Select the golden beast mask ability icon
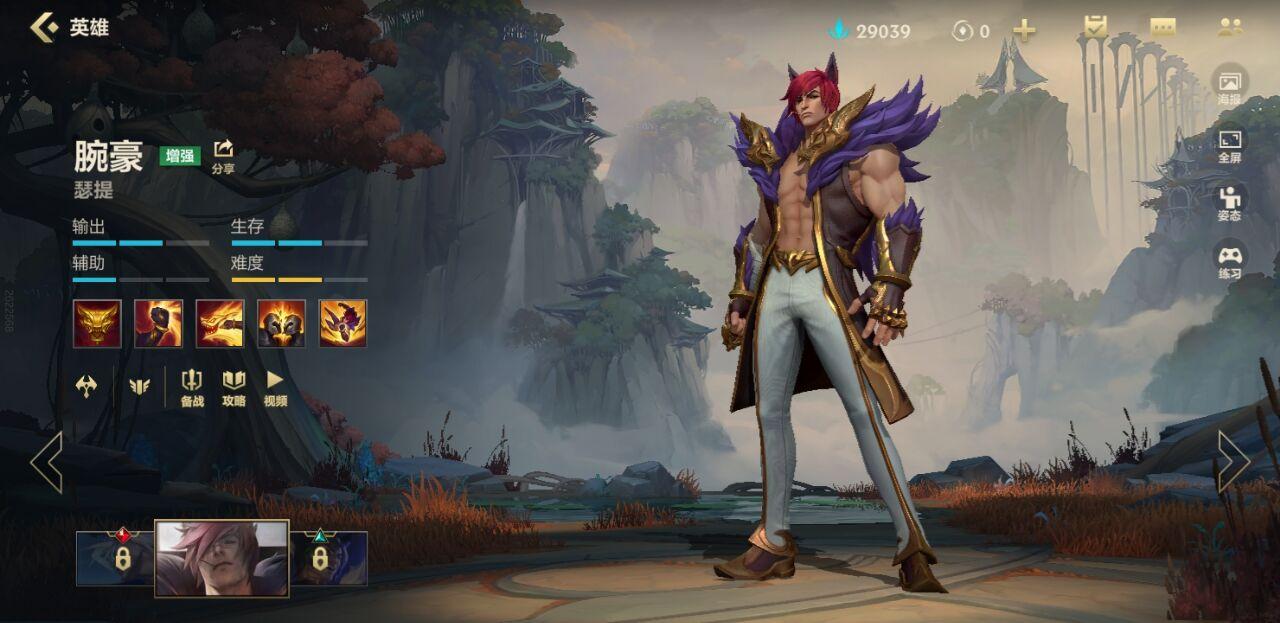This screenshot has height=623, width=1280. tap(97, 323)
